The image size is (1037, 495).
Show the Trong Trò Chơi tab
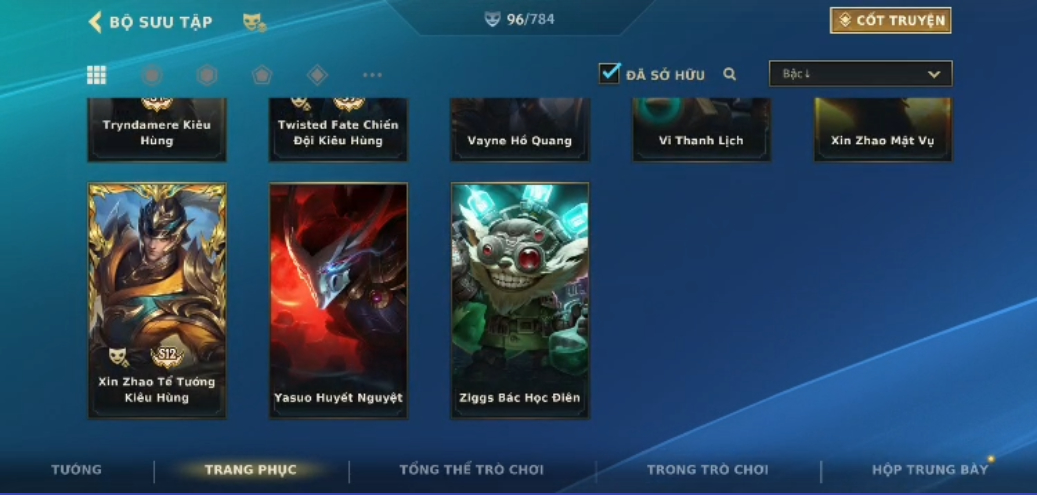click(x=707, y=470)
